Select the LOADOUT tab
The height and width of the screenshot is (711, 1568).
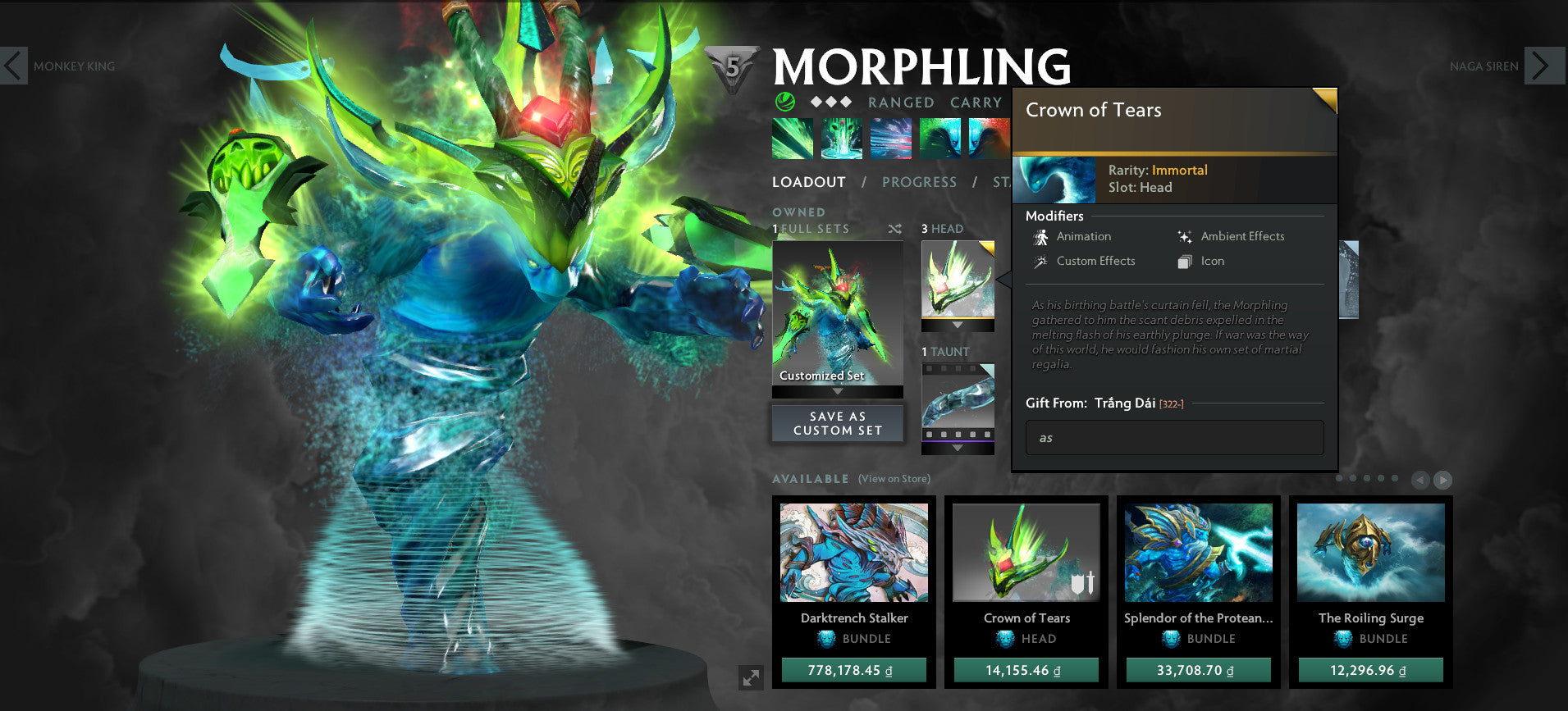pos(809,182)
